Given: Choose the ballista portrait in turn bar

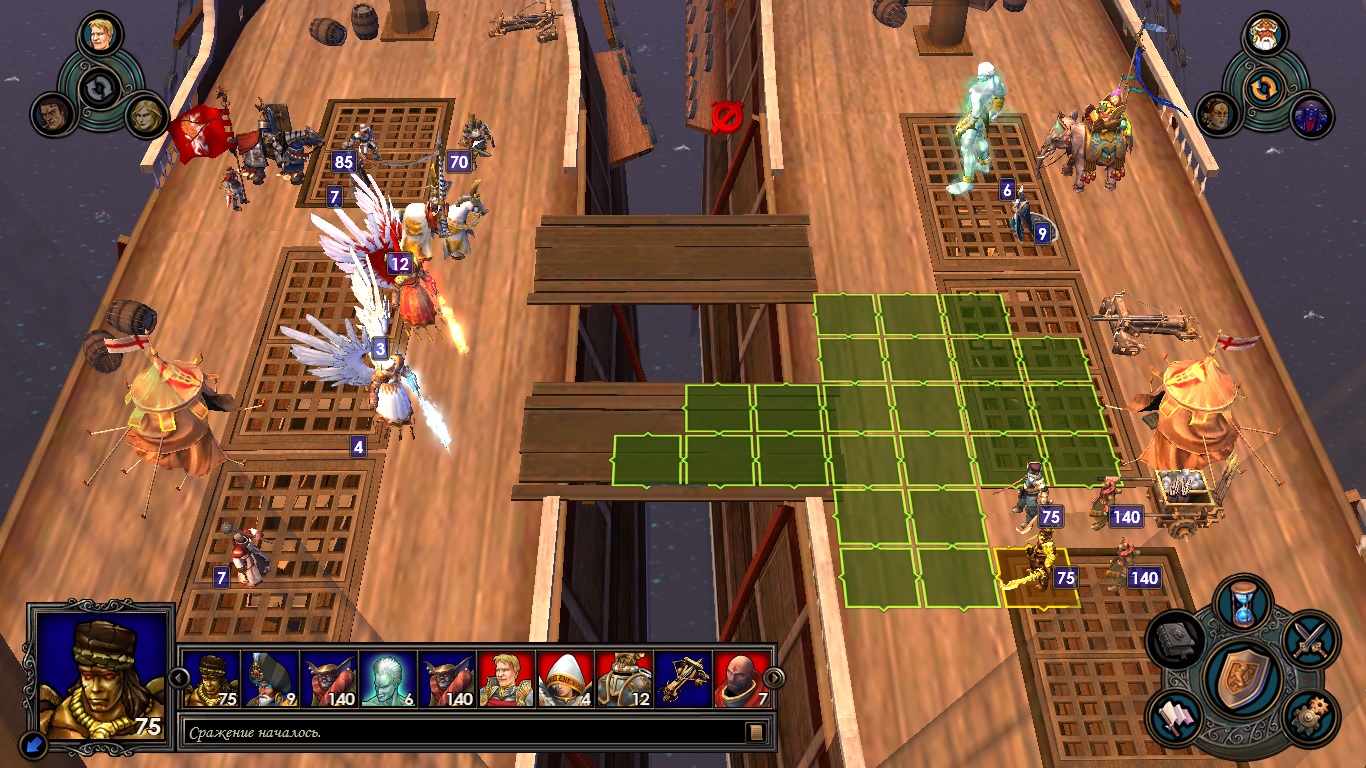Looking at the screenshot, I should click(683, 679).
